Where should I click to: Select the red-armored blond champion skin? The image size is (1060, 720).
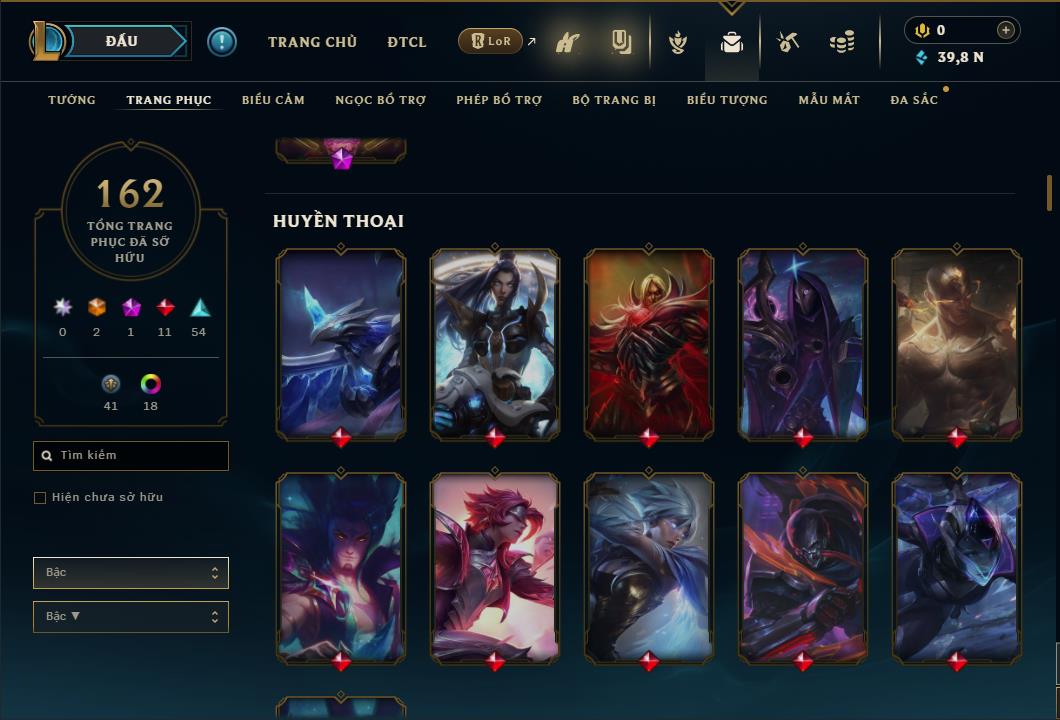coord(649,343)
